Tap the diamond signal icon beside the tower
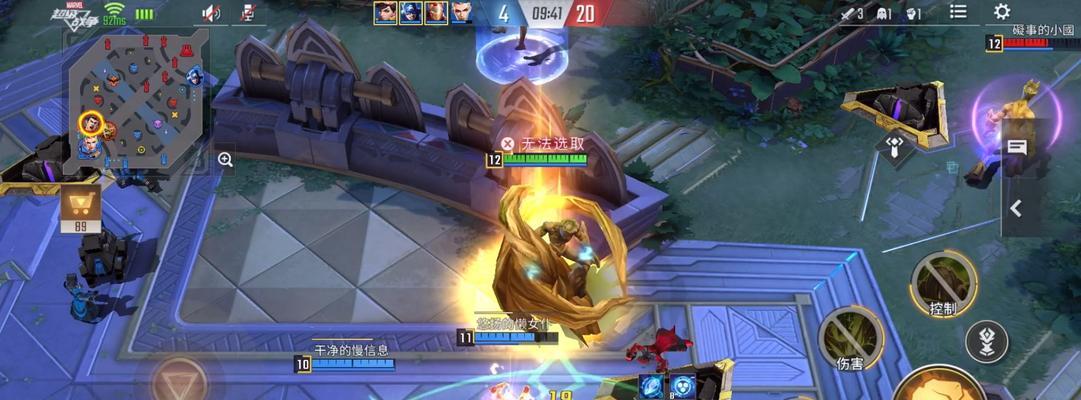1081x400 pixels. click(895, 145)
